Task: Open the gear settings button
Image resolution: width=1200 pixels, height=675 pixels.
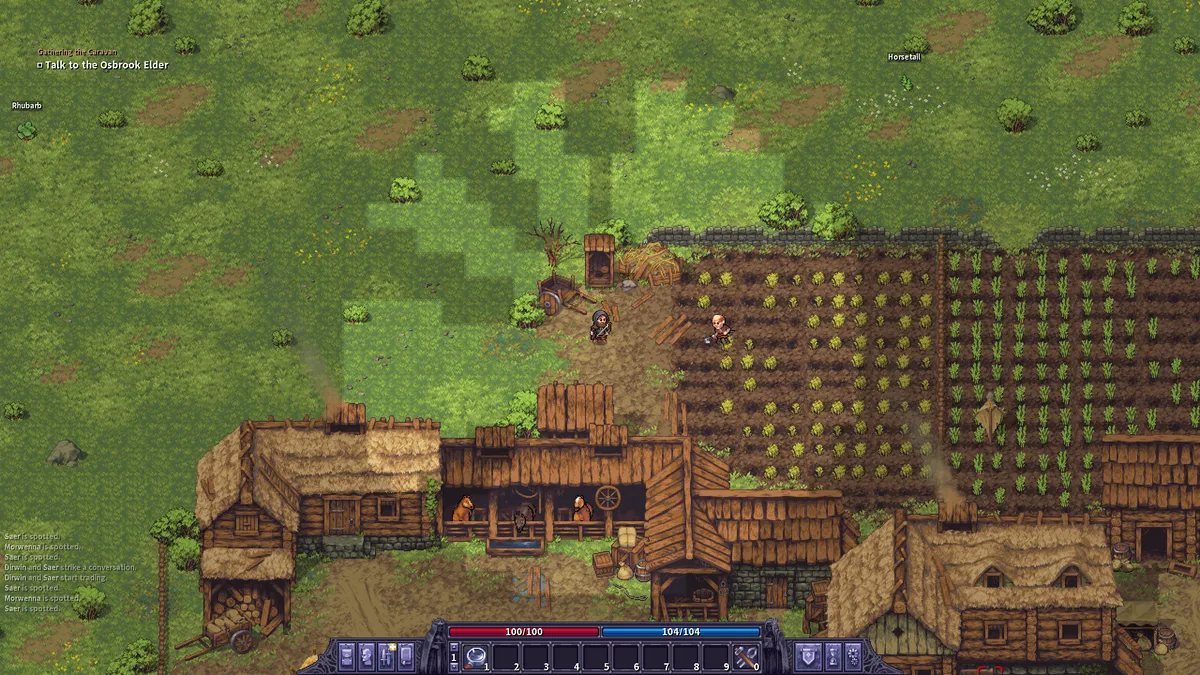Action: 852,656
